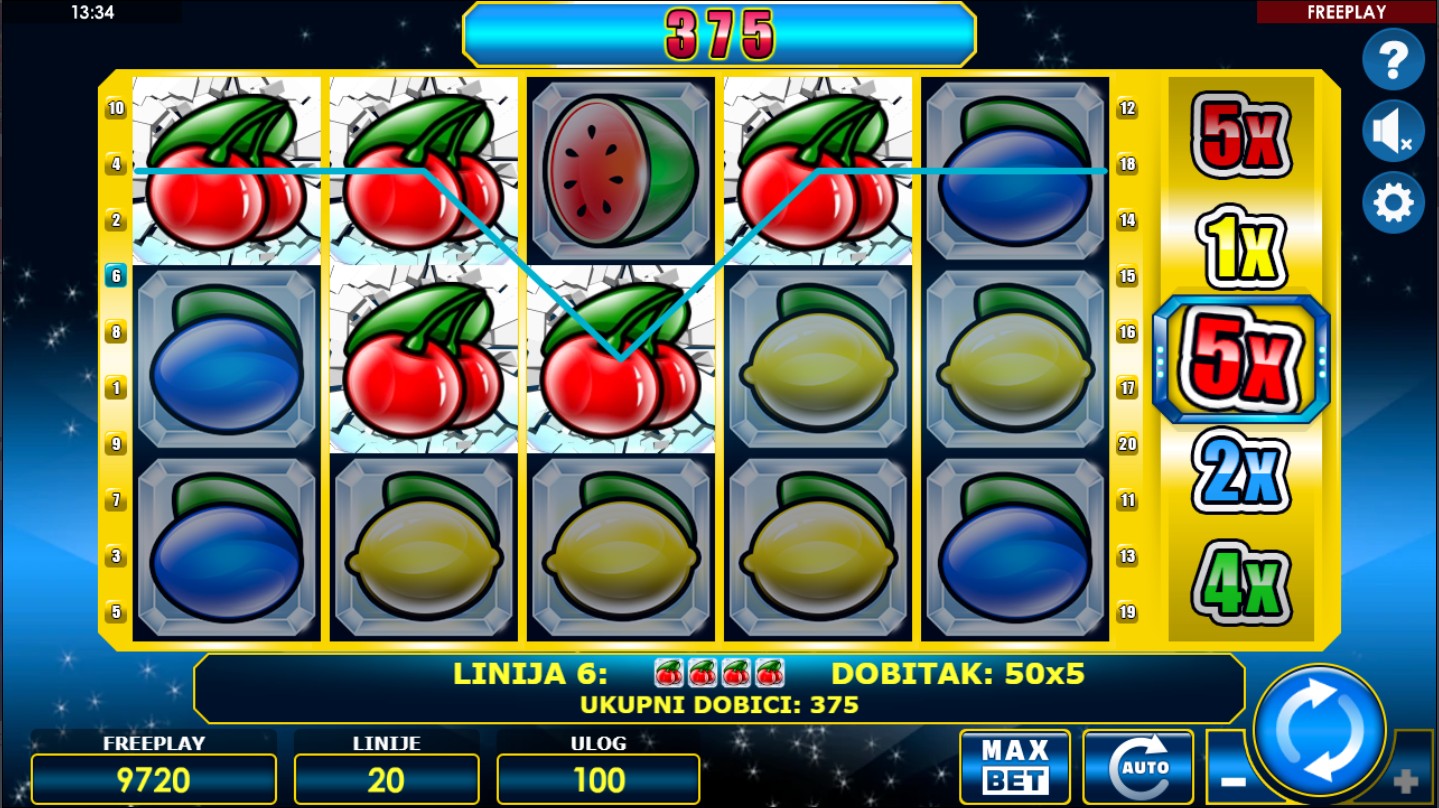1439x808 pixels.
Task: Select payline number 12 marker
Action: [1127, 108]
